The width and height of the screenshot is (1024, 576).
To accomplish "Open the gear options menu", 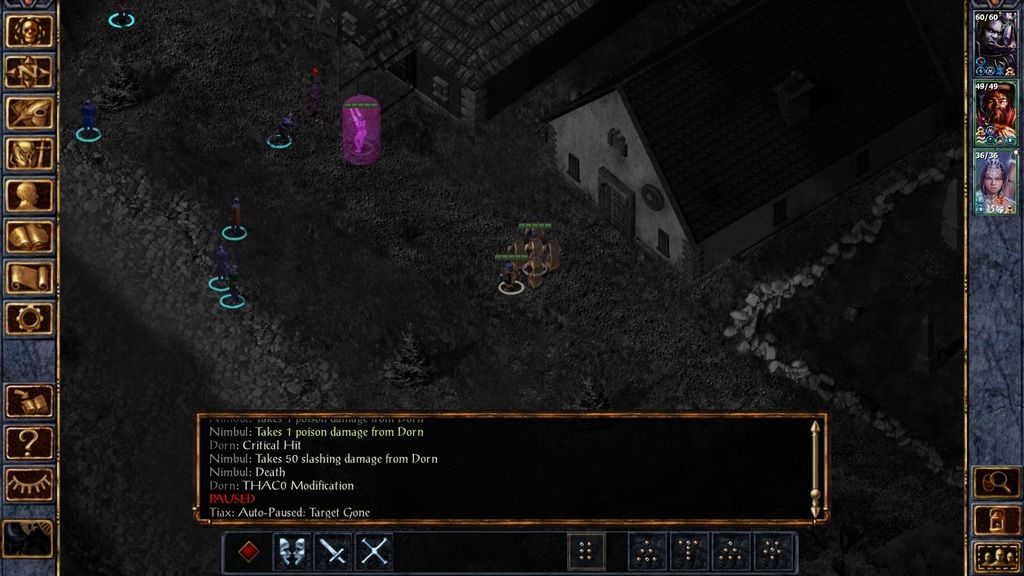I will click(x=29, y=318).
